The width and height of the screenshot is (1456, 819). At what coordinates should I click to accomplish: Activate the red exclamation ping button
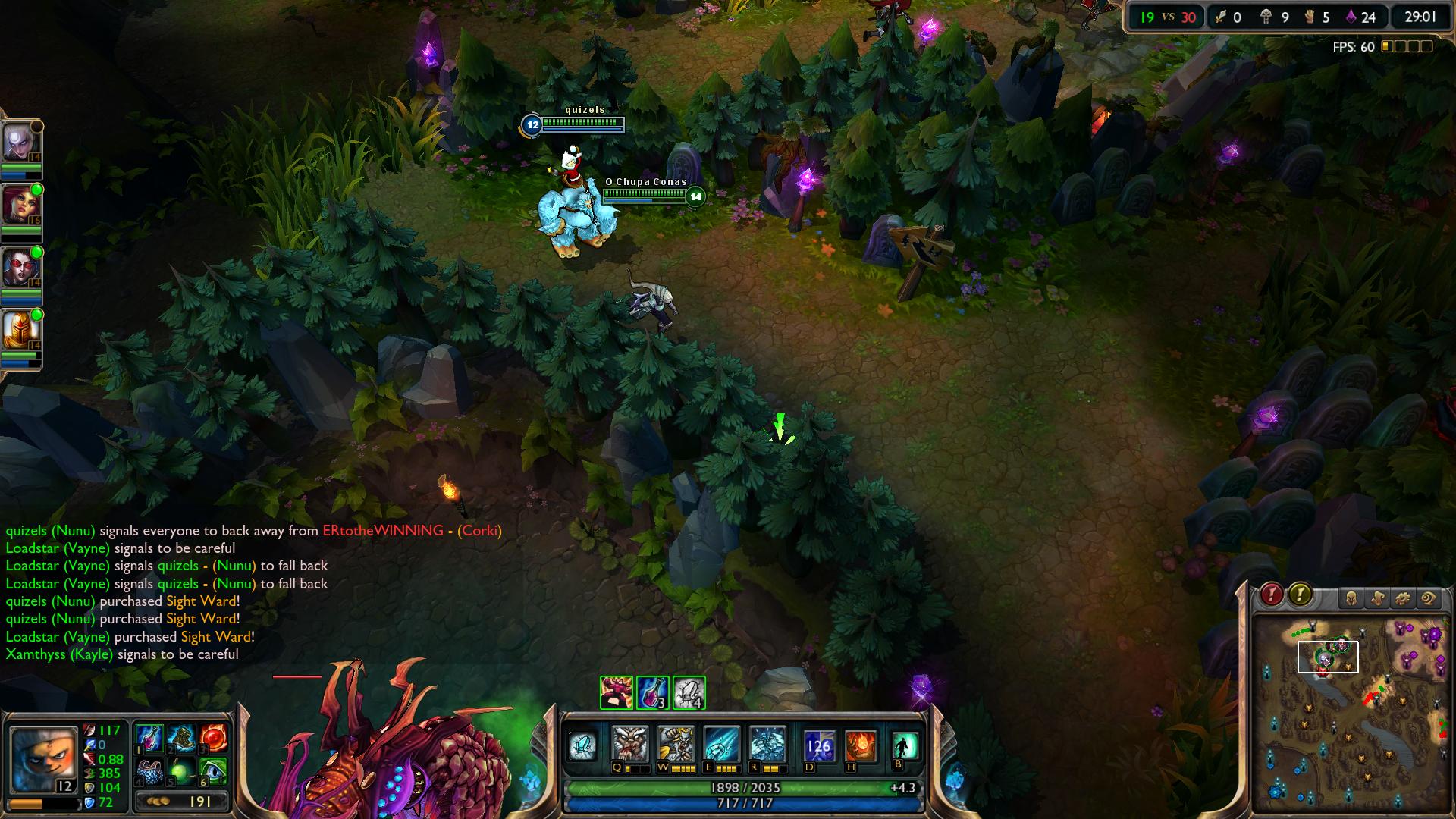coord(1272,595)
